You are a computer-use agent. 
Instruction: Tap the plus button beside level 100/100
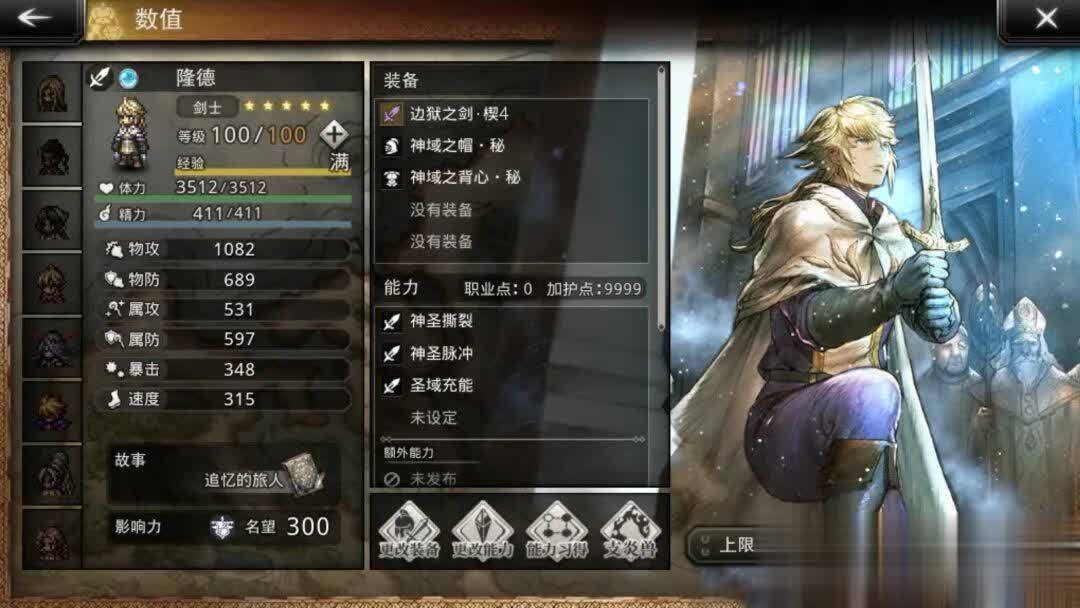tap(334, 134)
